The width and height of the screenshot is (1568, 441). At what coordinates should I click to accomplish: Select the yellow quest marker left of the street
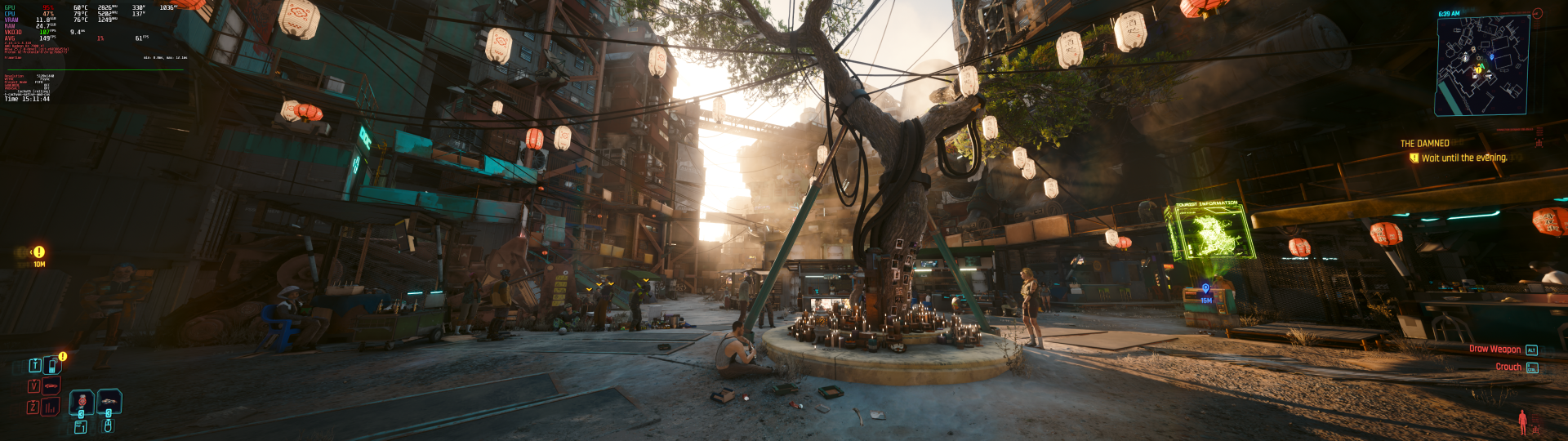point(38,252)
